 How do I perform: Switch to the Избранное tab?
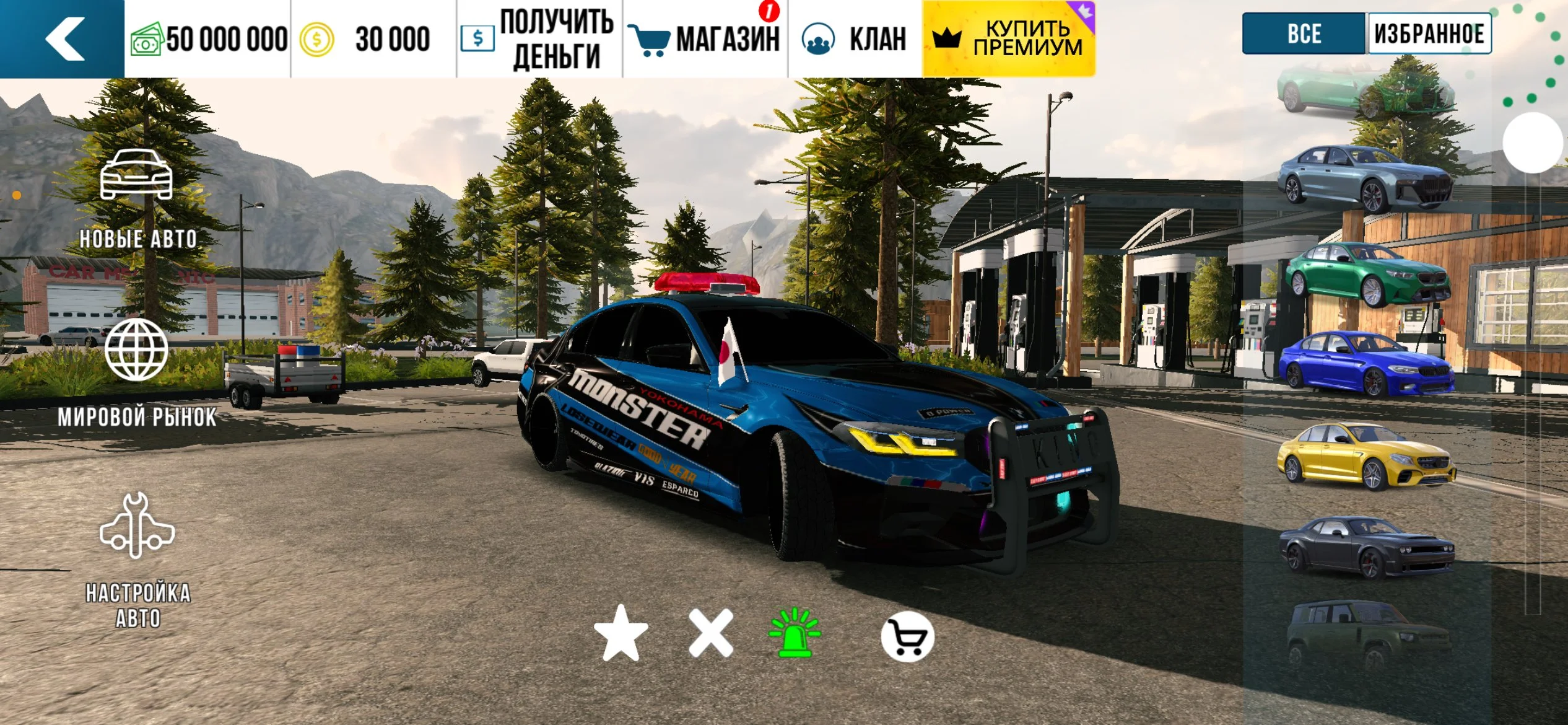pyautogui.click(x=1429, y=33)
